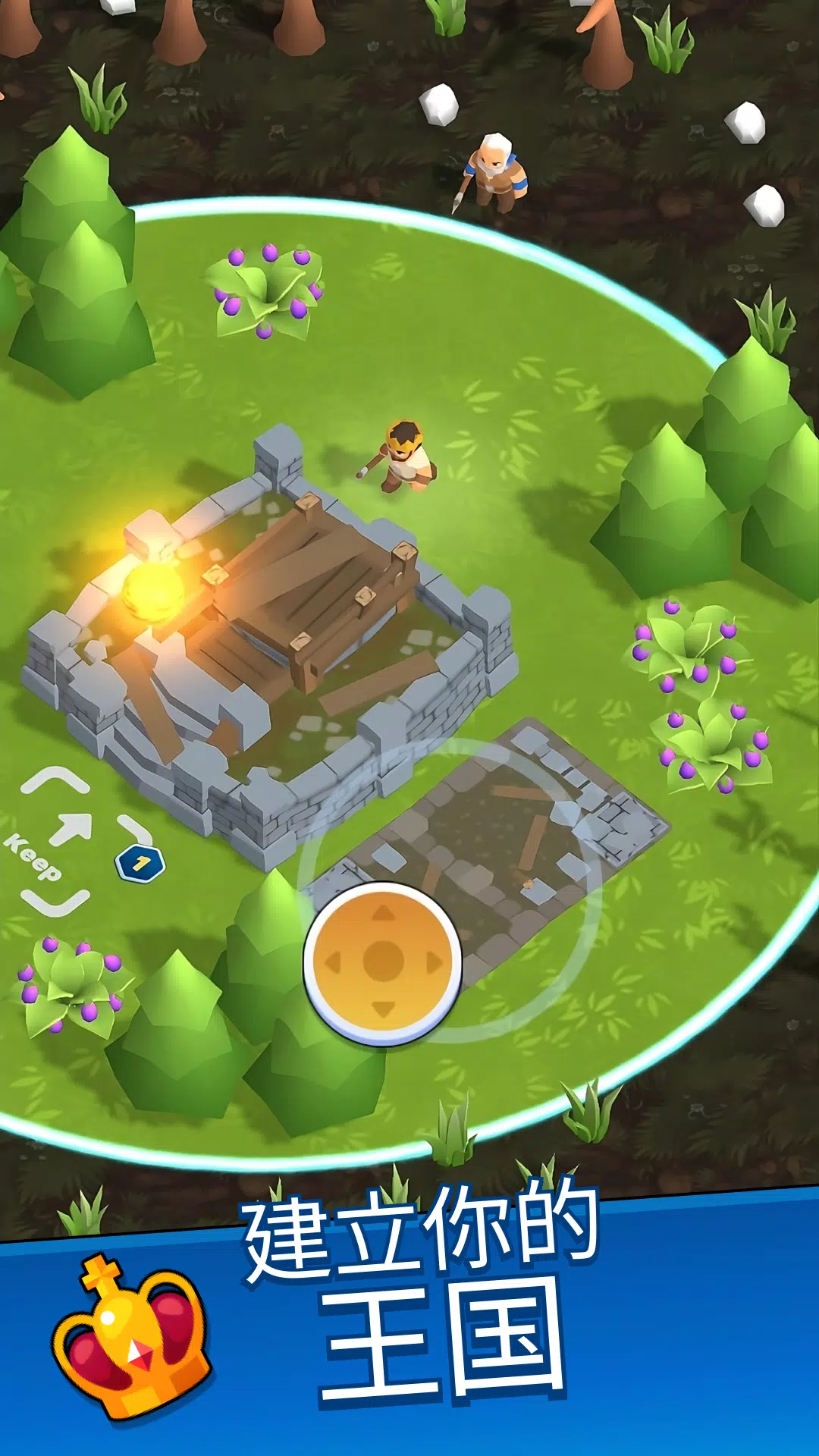Screen dimensions: 819x1456
Task: Tap the orange virtual joystick knob
Action: click(383, 962)
